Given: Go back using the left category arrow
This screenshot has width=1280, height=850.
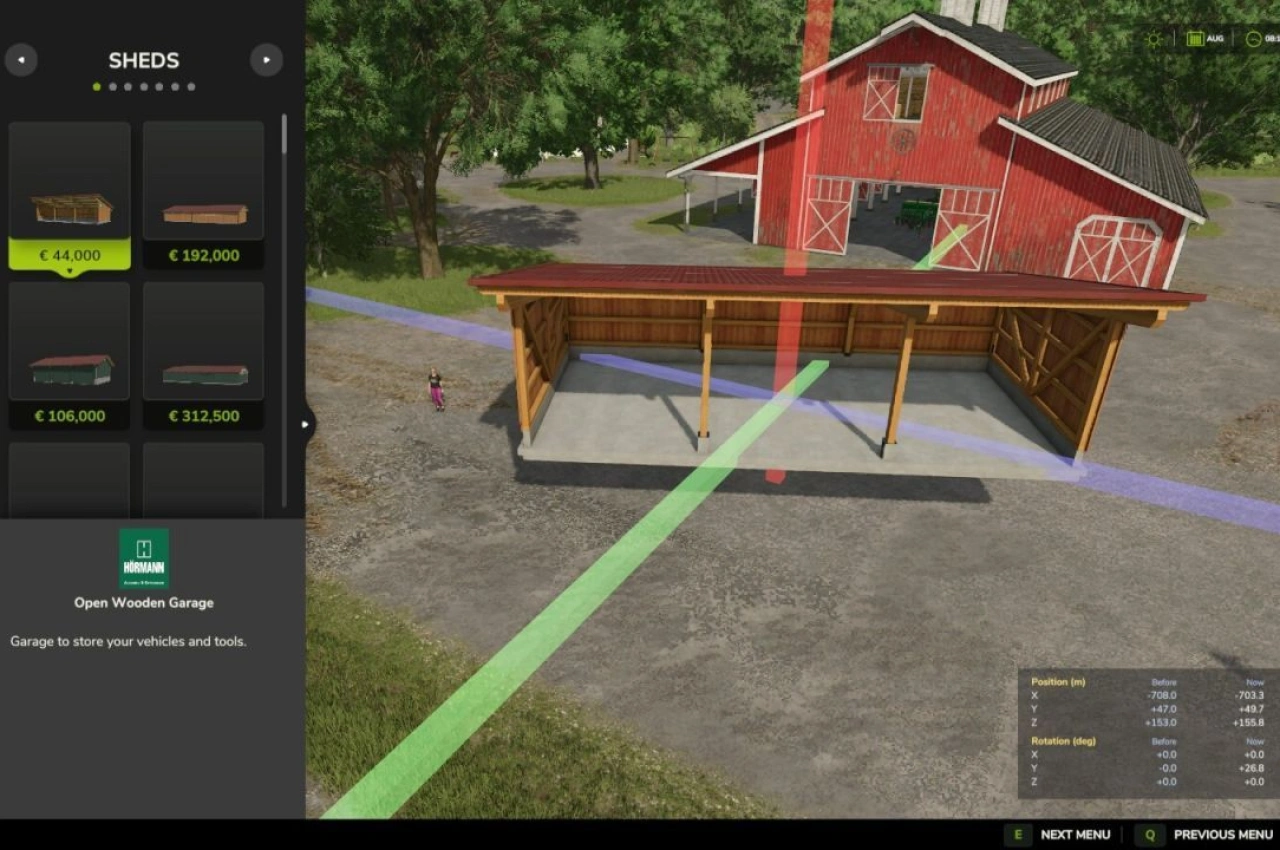Looking at the screenshot, I should coord(21,60).
